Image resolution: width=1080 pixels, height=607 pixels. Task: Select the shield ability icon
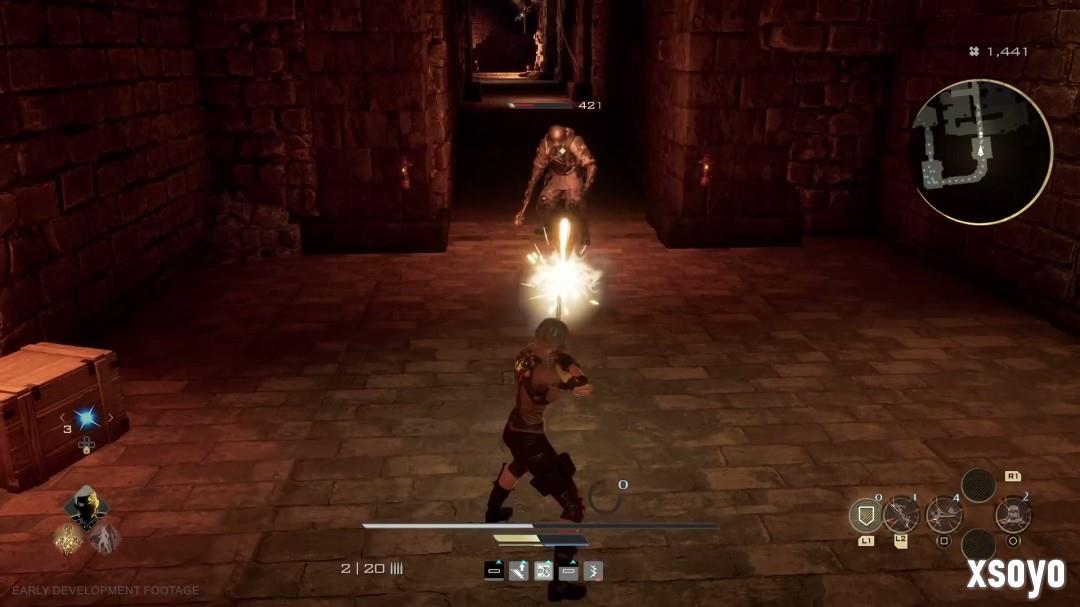(x=865, y=516)
